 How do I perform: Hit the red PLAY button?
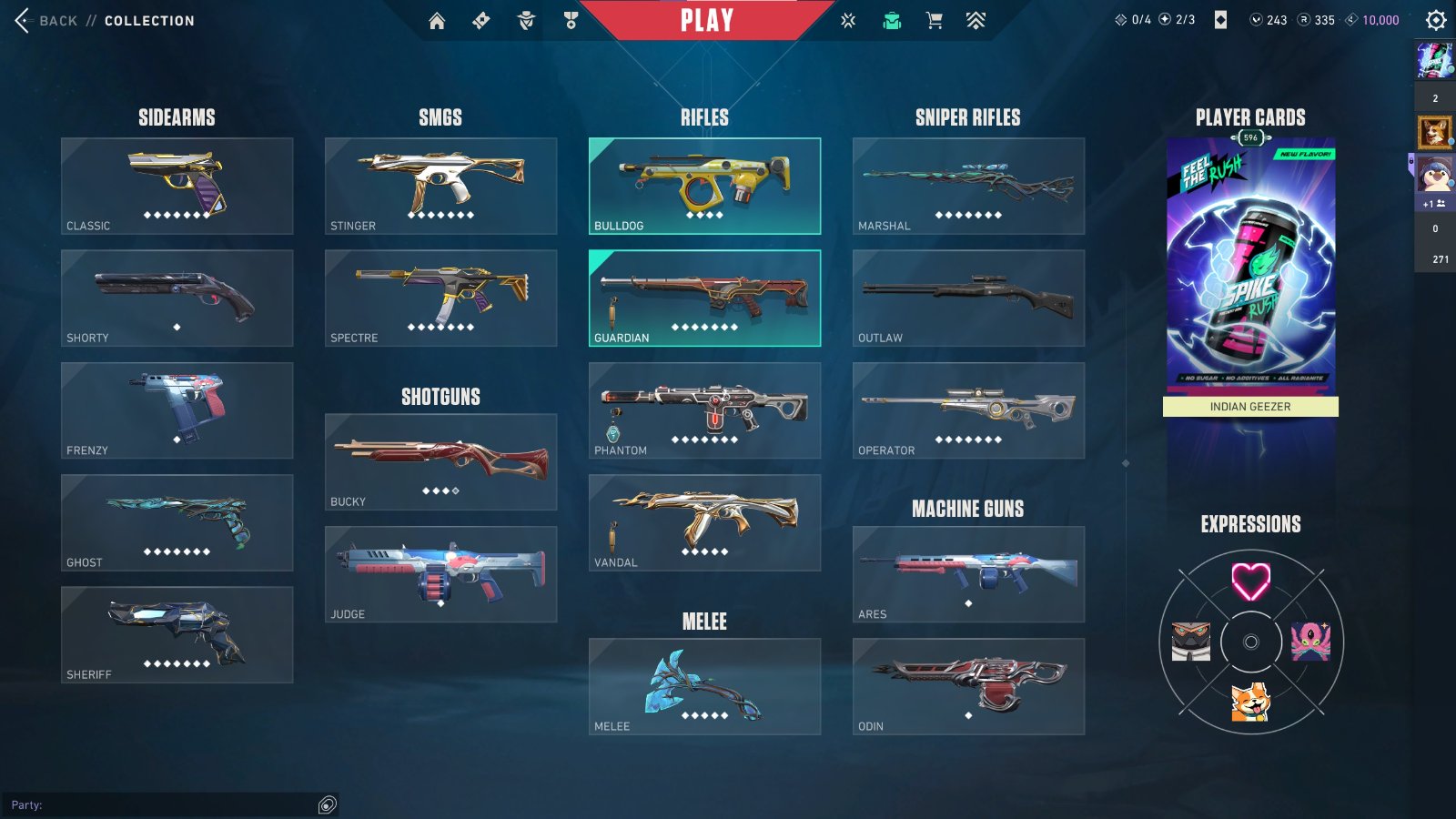[x=706, y=20]
